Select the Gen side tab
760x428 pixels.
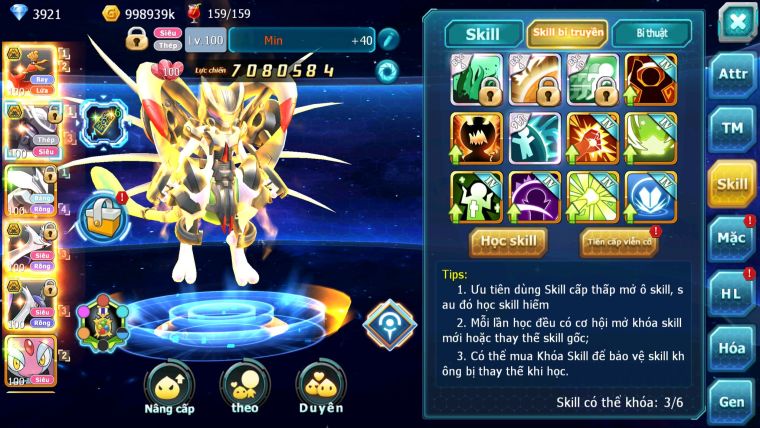[x=732, y=401]
